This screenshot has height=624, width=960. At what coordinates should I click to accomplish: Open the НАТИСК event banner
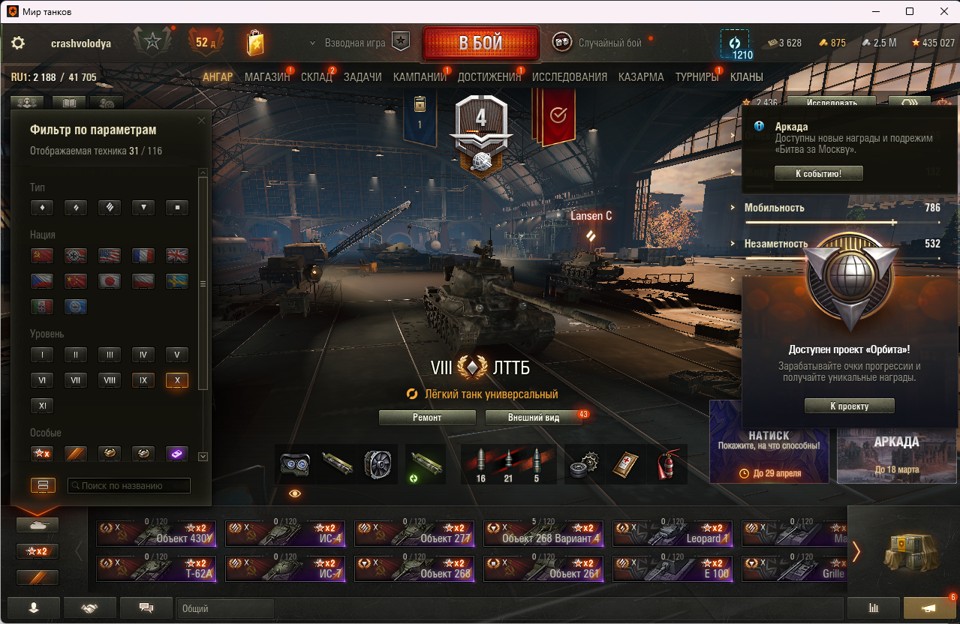coord(769,442)
